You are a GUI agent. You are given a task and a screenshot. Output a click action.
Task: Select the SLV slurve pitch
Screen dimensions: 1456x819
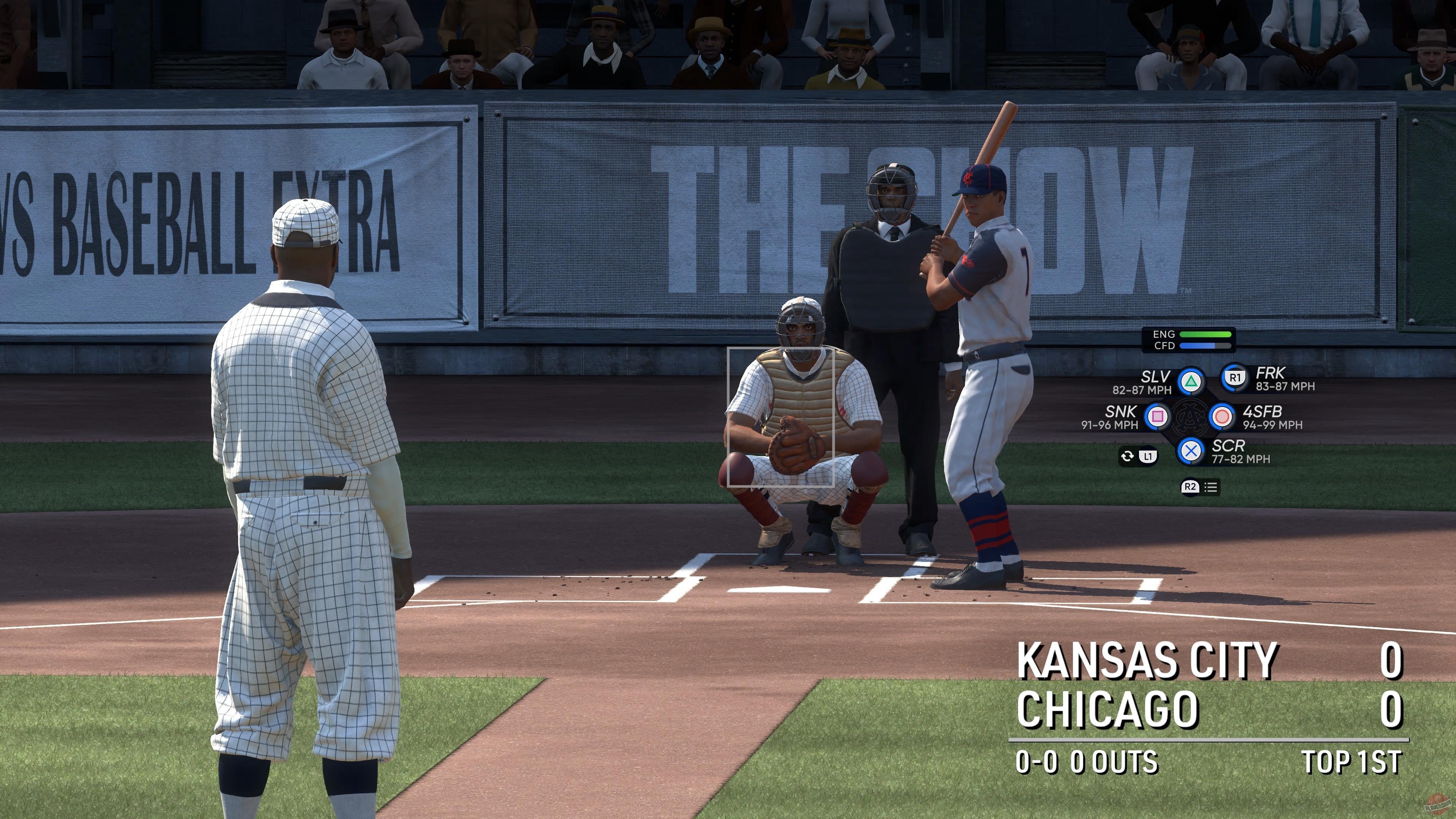(1190, 382)
